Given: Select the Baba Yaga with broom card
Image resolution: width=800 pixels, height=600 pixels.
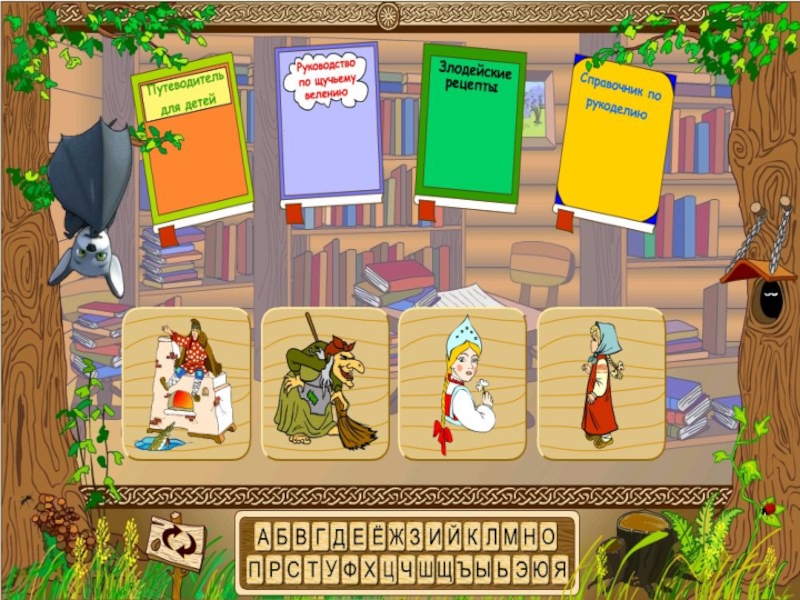Looking at the screenshot, I should click(324, 383).
